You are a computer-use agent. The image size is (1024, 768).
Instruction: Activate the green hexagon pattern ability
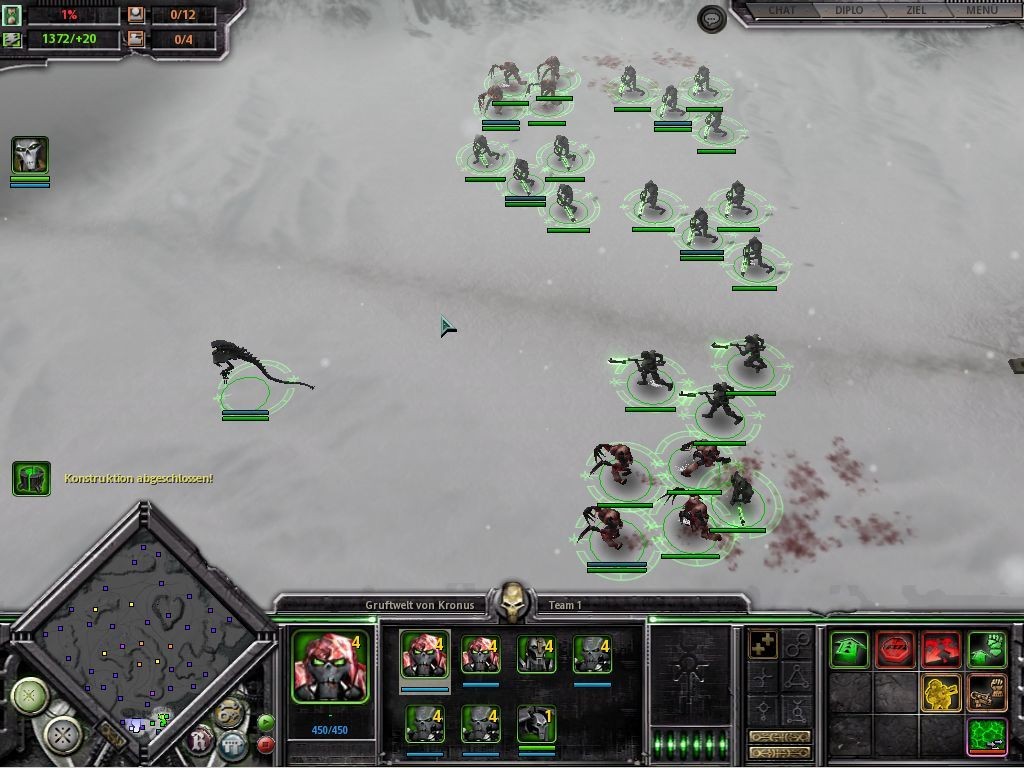pos(987,736)
